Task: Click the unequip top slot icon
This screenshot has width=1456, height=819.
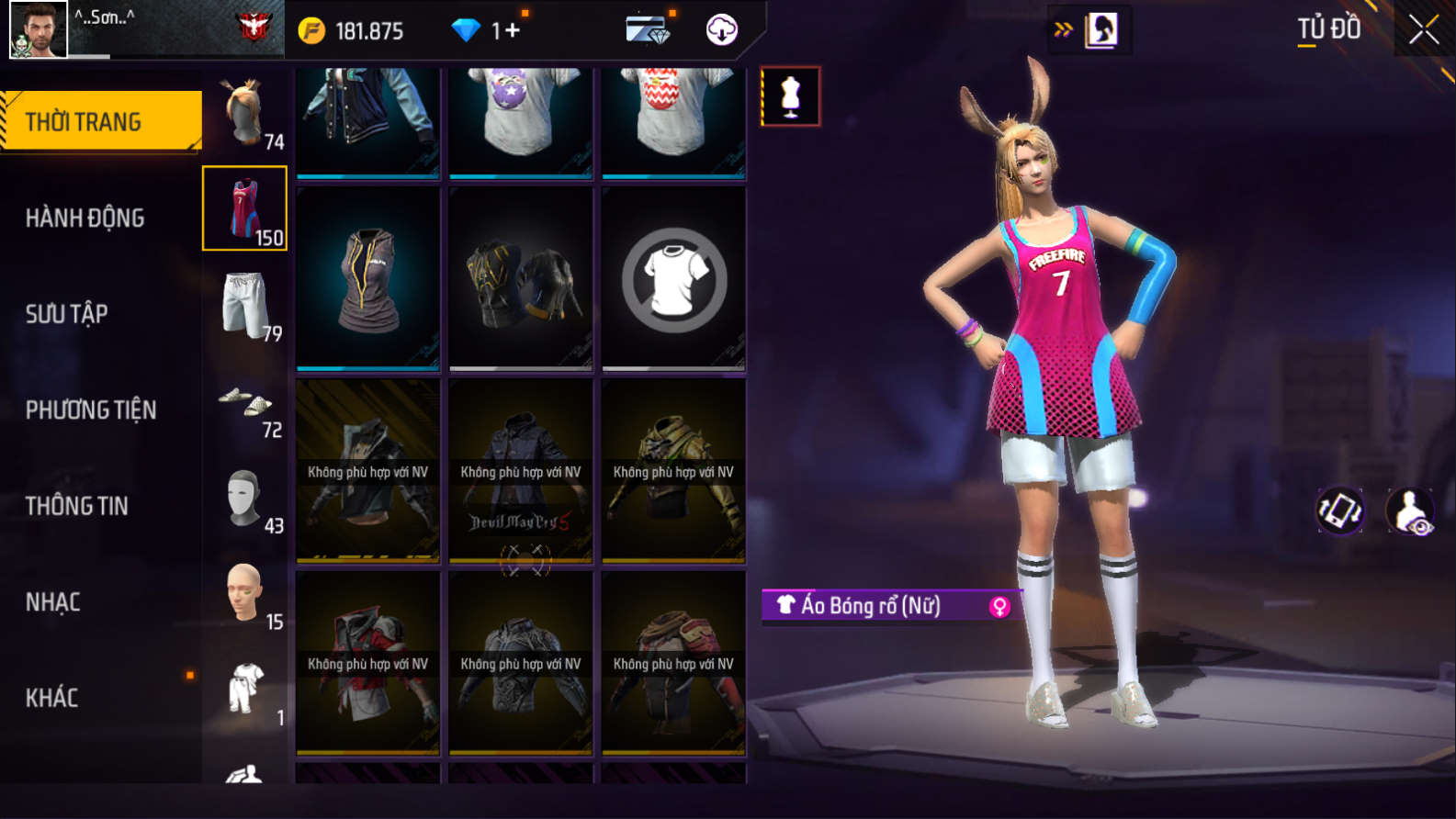Action: tap(673, 279)
